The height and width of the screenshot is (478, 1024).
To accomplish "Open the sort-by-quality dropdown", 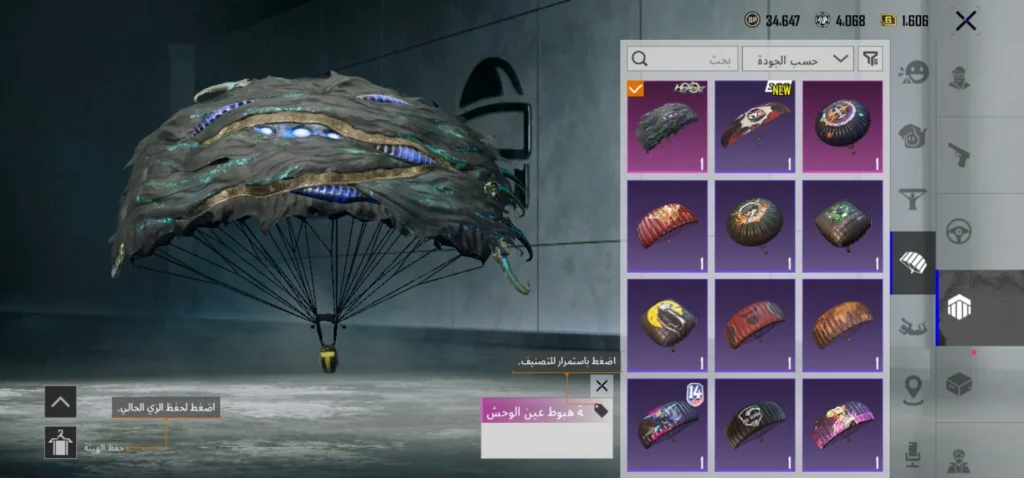I will coord(812,60).
